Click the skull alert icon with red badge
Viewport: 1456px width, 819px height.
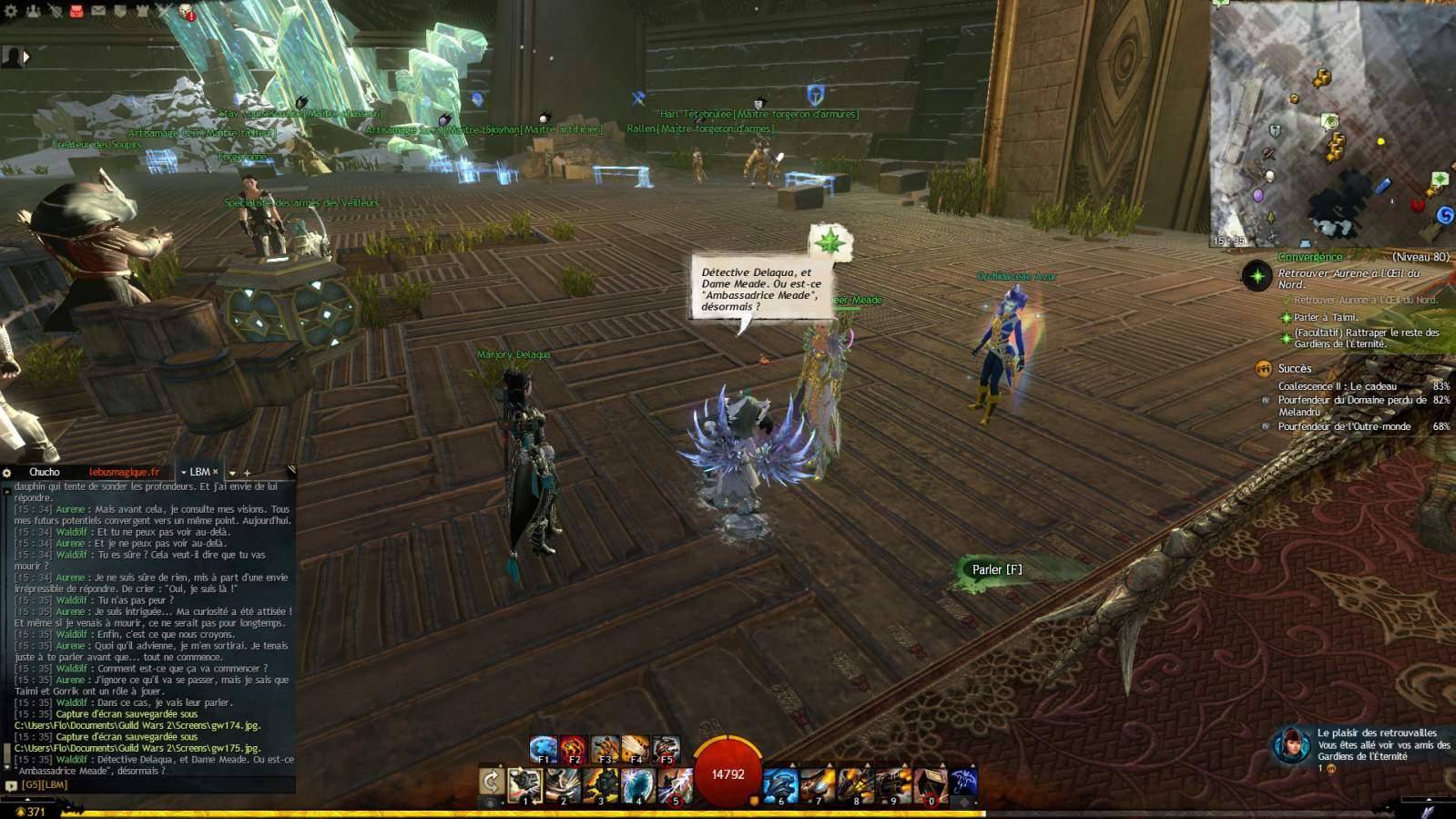tap(186, 12)
